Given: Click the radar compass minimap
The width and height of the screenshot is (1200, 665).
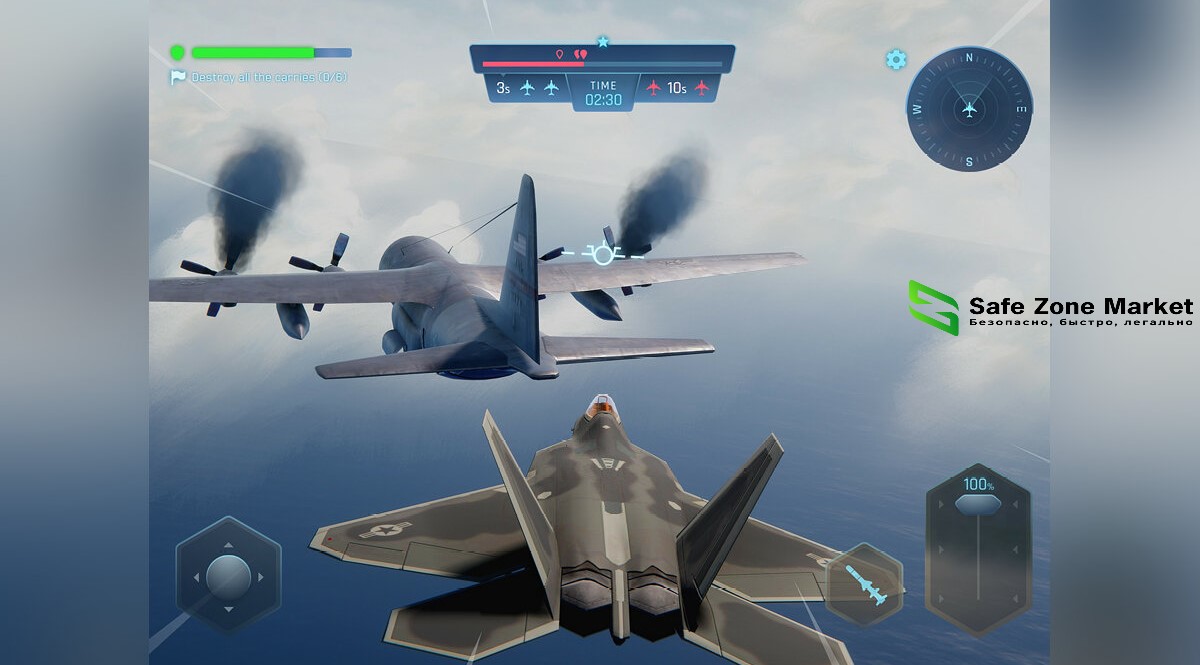Looking at the screenshot, I should coord(968,108).
